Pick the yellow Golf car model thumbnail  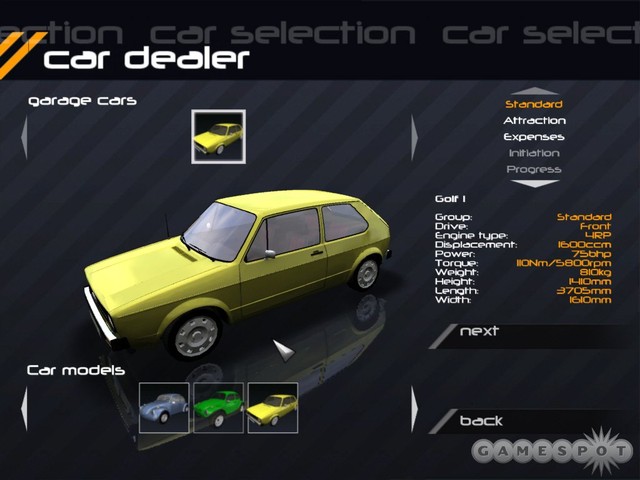tap(272, 408)
